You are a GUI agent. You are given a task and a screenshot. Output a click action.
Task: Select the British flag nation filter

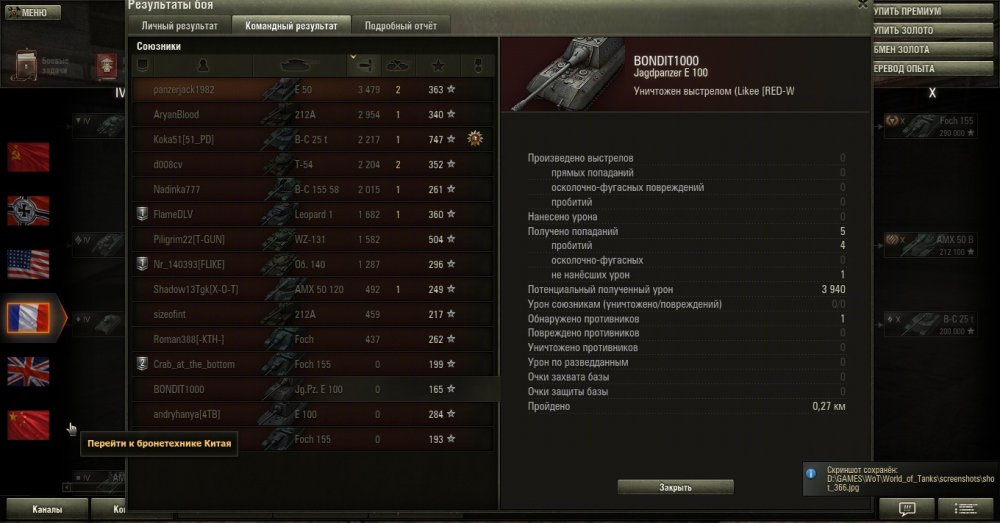[28, 371]
